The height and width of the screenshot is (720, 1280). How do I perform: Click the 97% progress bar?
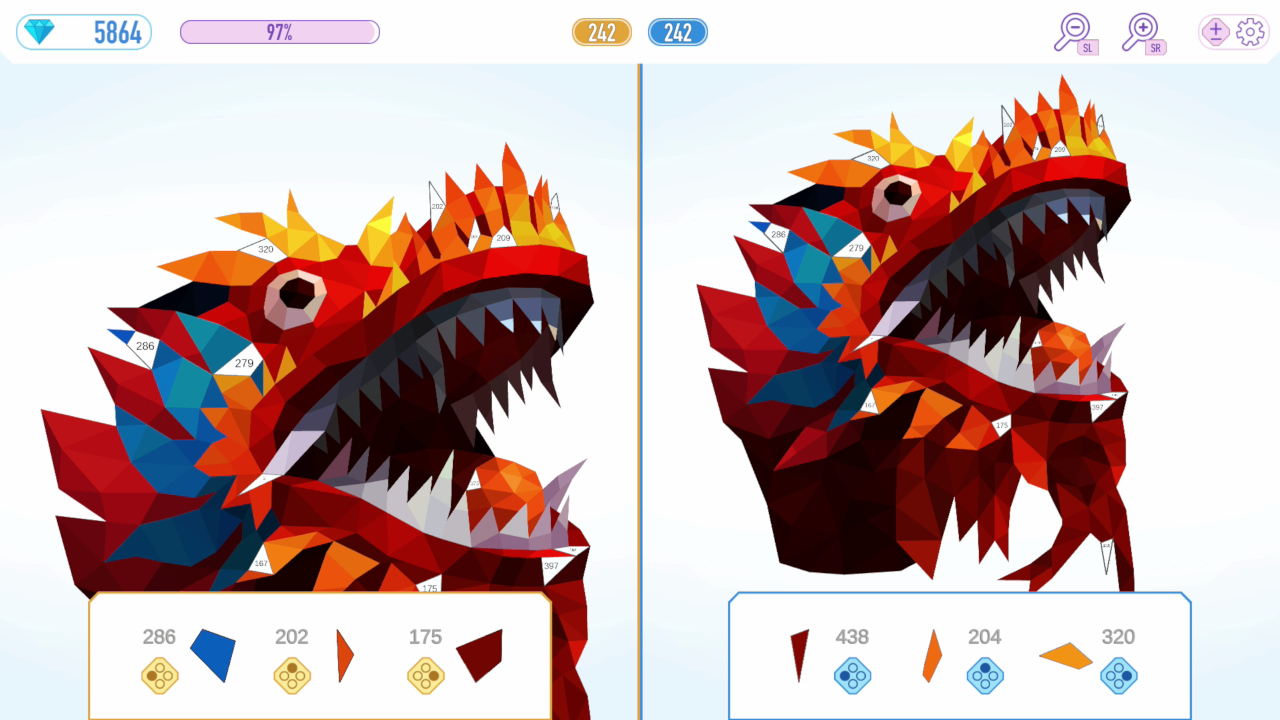pyautogui.click(x=280, y=30)
